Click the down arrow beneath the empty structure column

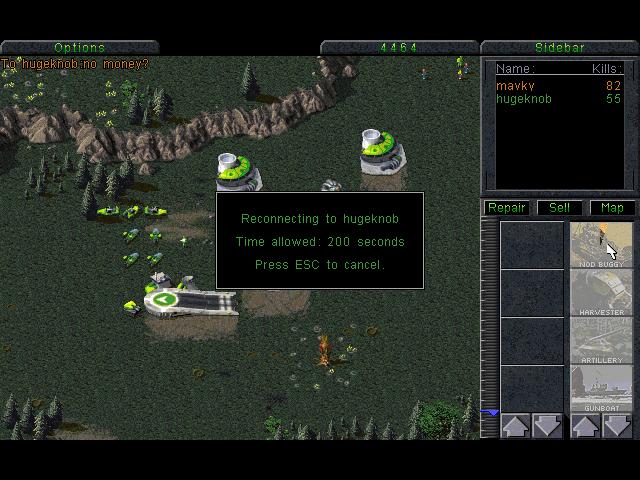pos(548,426)
